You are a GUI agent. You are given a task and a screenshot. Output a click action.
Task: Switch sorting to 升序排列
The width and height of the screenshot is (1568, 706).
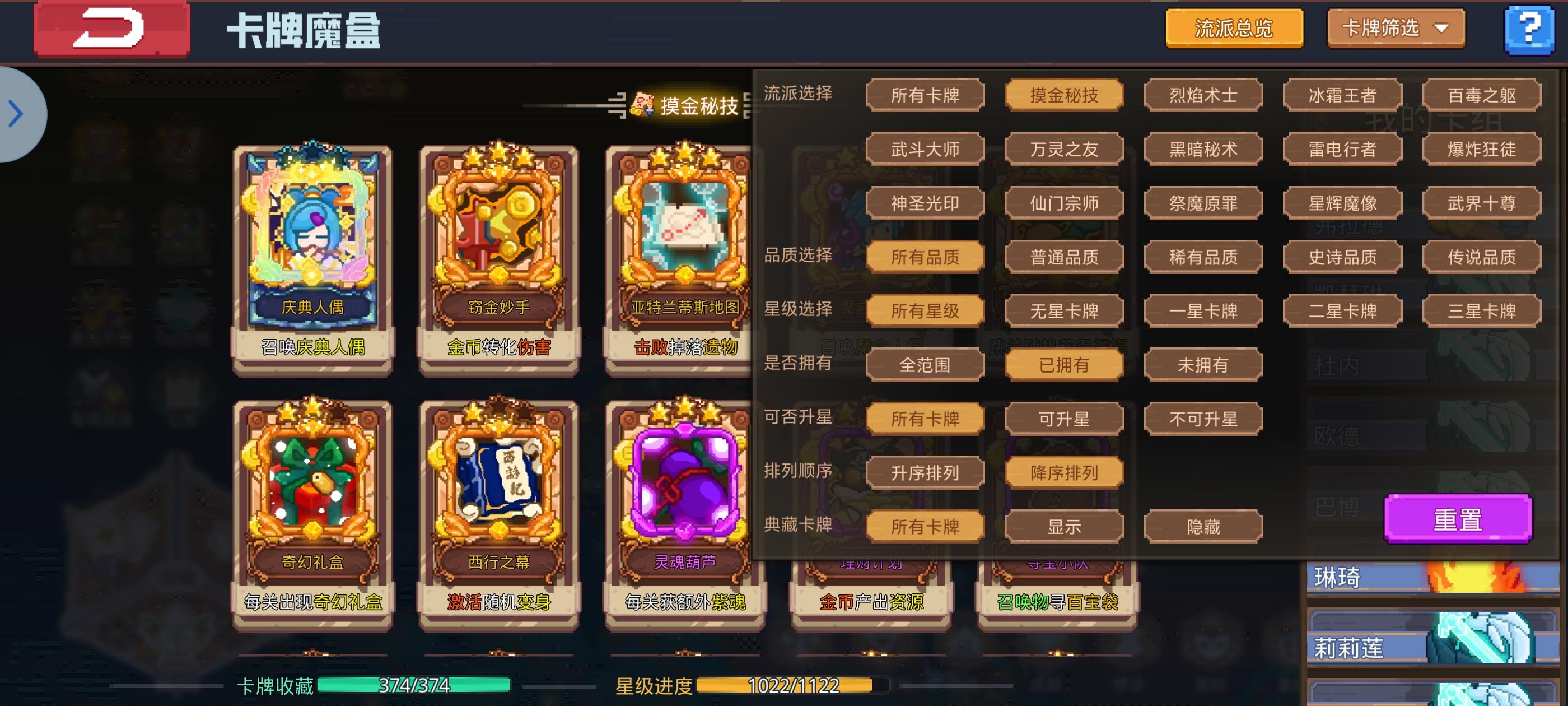click(924, 472)
